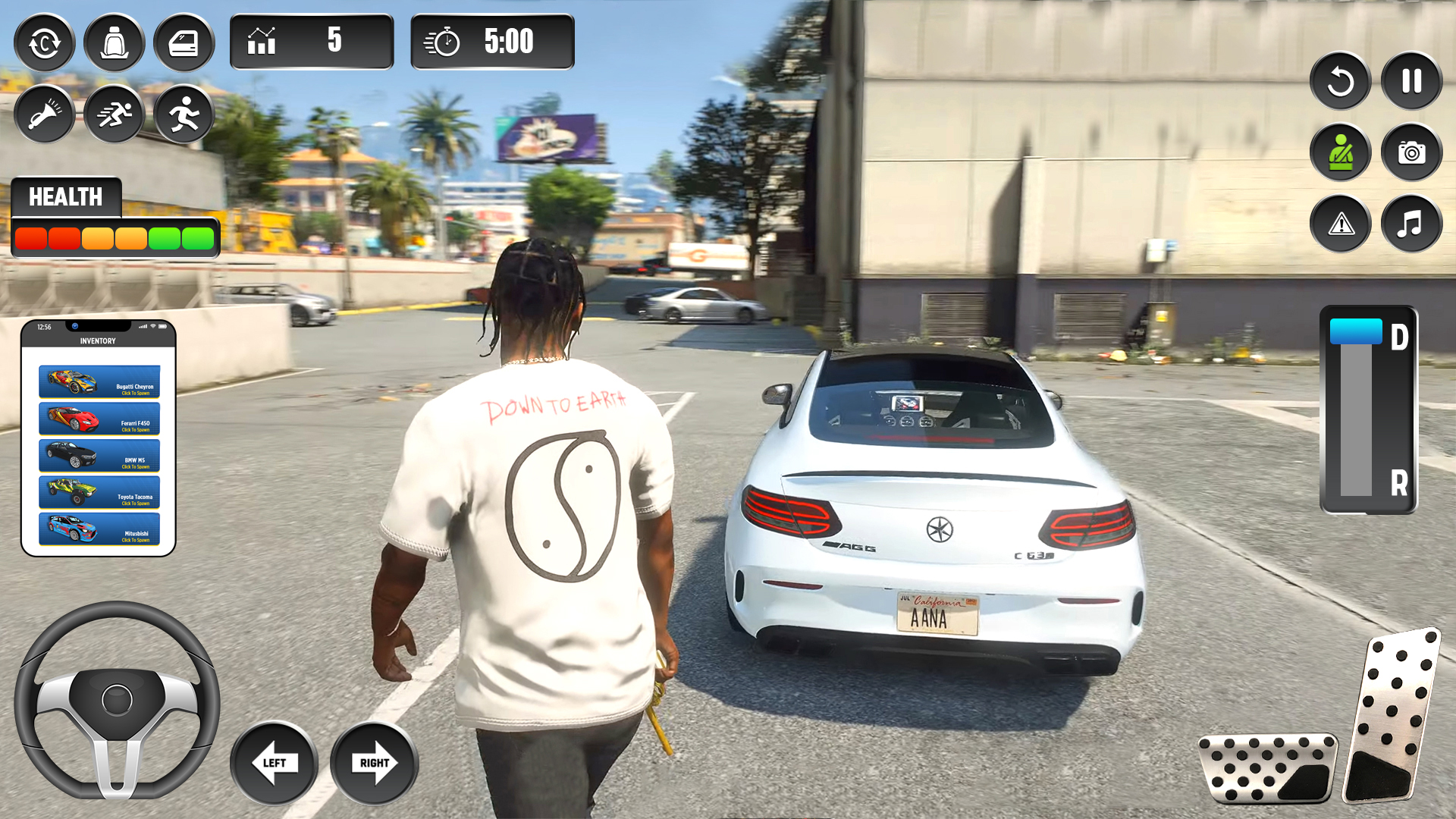Click the hazard warning triangle icon
1456x819 pixels.
click(1339, 224)
